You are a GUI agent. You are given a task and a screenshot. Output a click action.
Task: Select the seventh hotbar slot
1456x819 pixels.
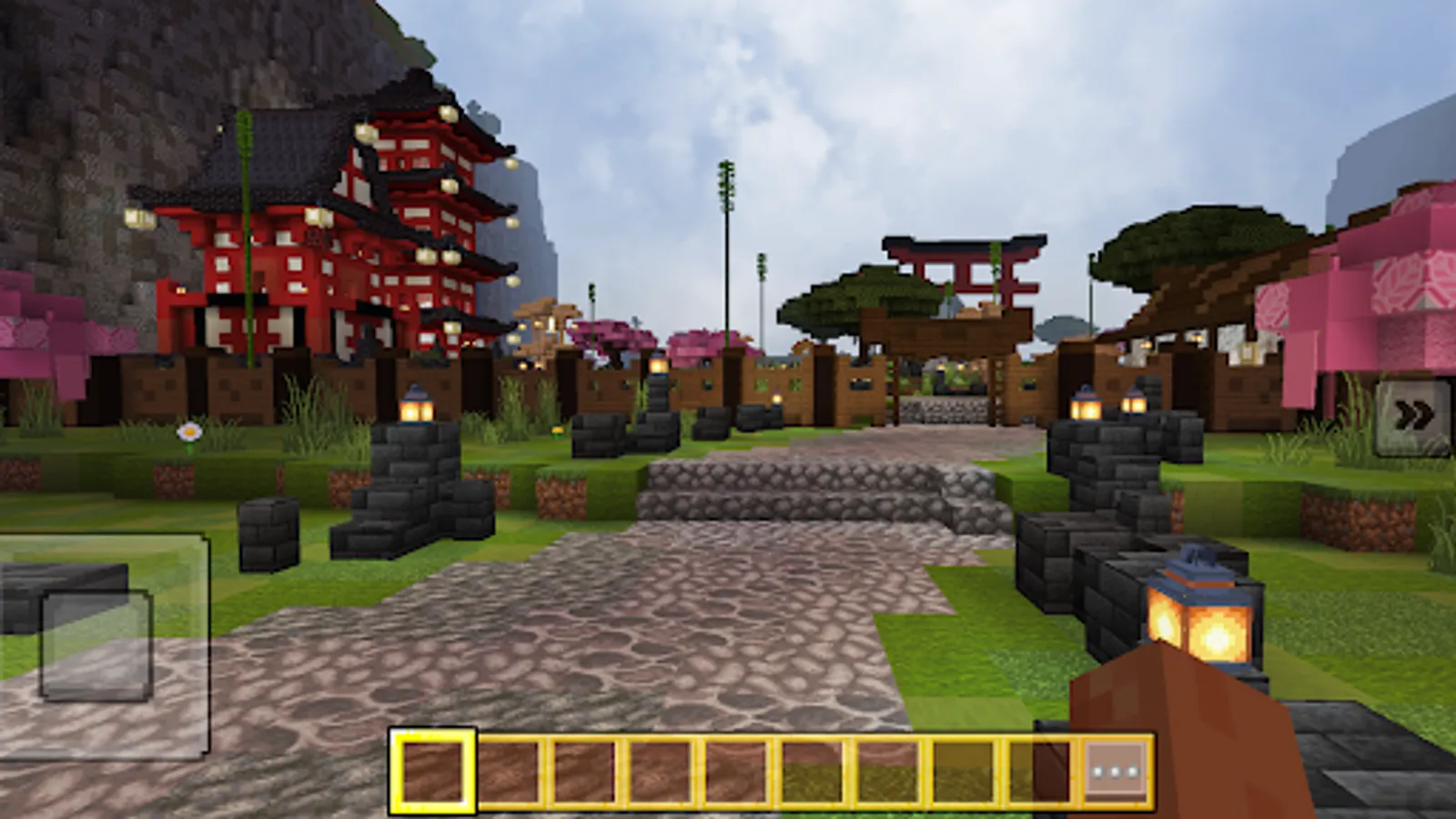coord(888,772)
